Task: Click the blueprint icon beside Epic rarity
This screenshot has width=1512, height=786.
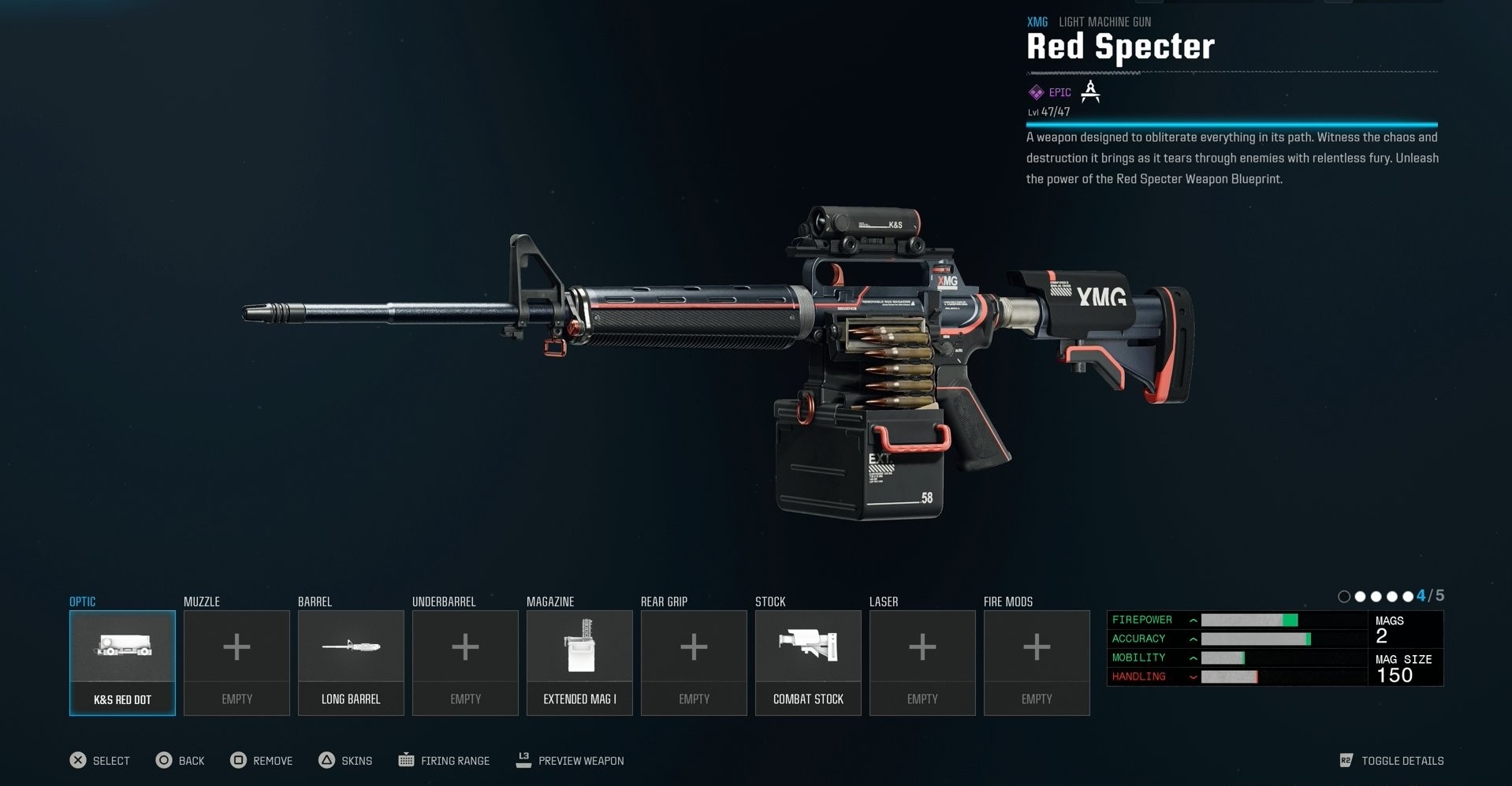Action: (1090, 92)
